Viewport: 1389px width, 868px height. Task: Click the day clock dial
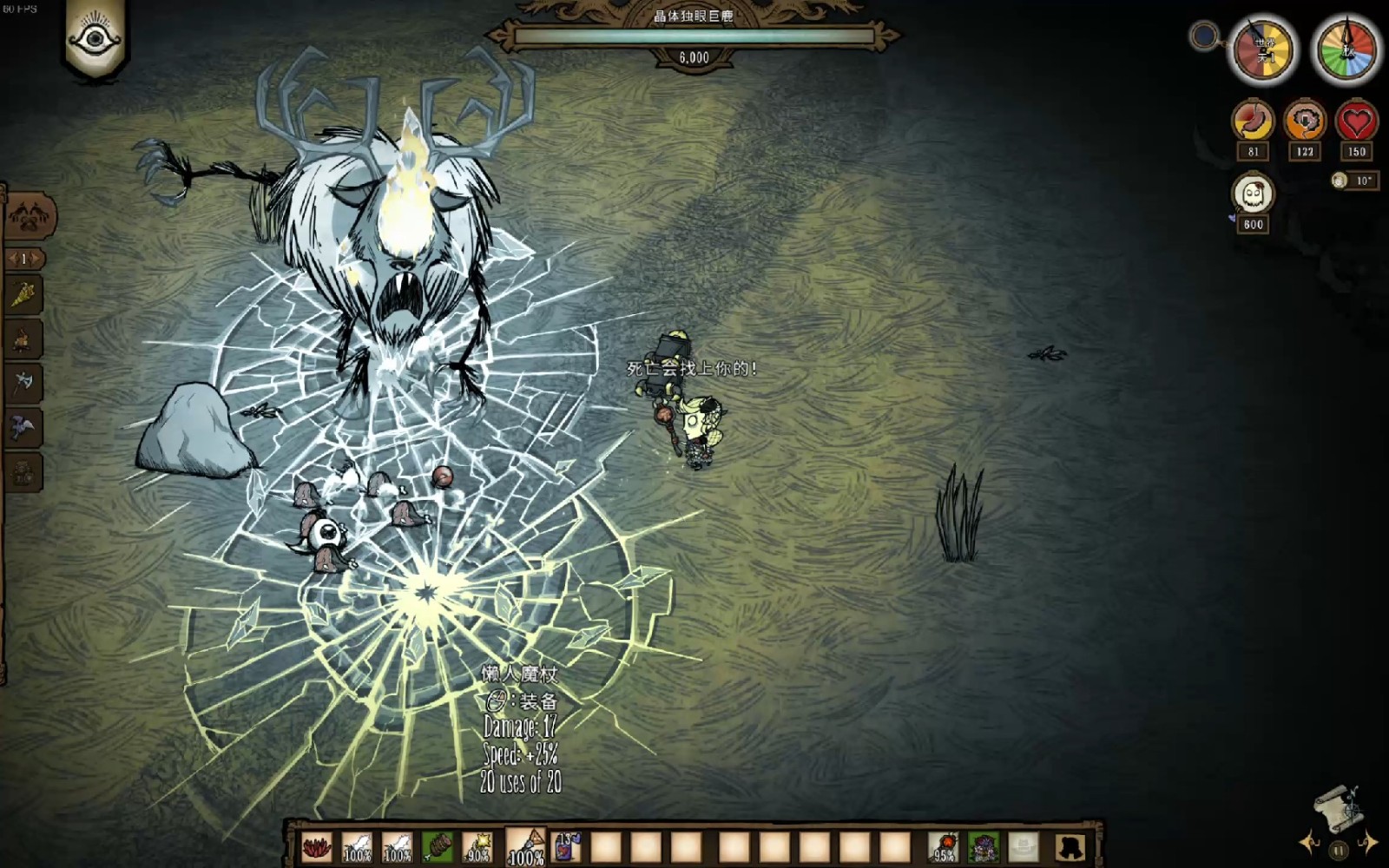click(x=1264, y=50)
